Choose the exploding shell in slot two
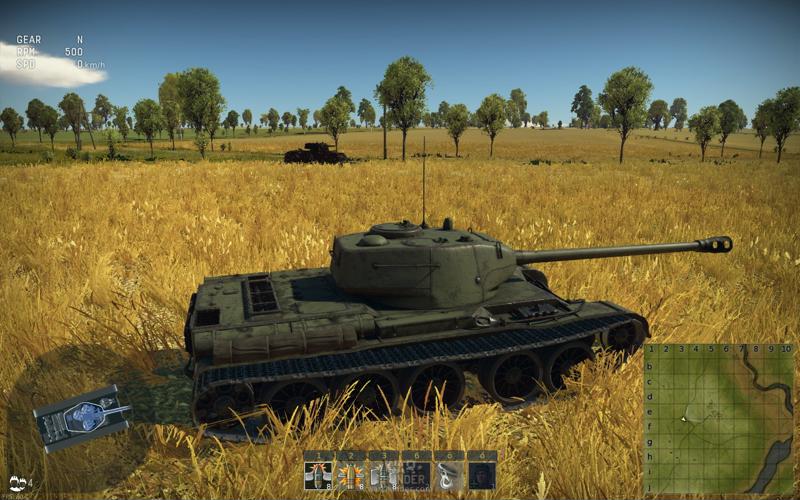The image size is (800, 500). (350, 474)
